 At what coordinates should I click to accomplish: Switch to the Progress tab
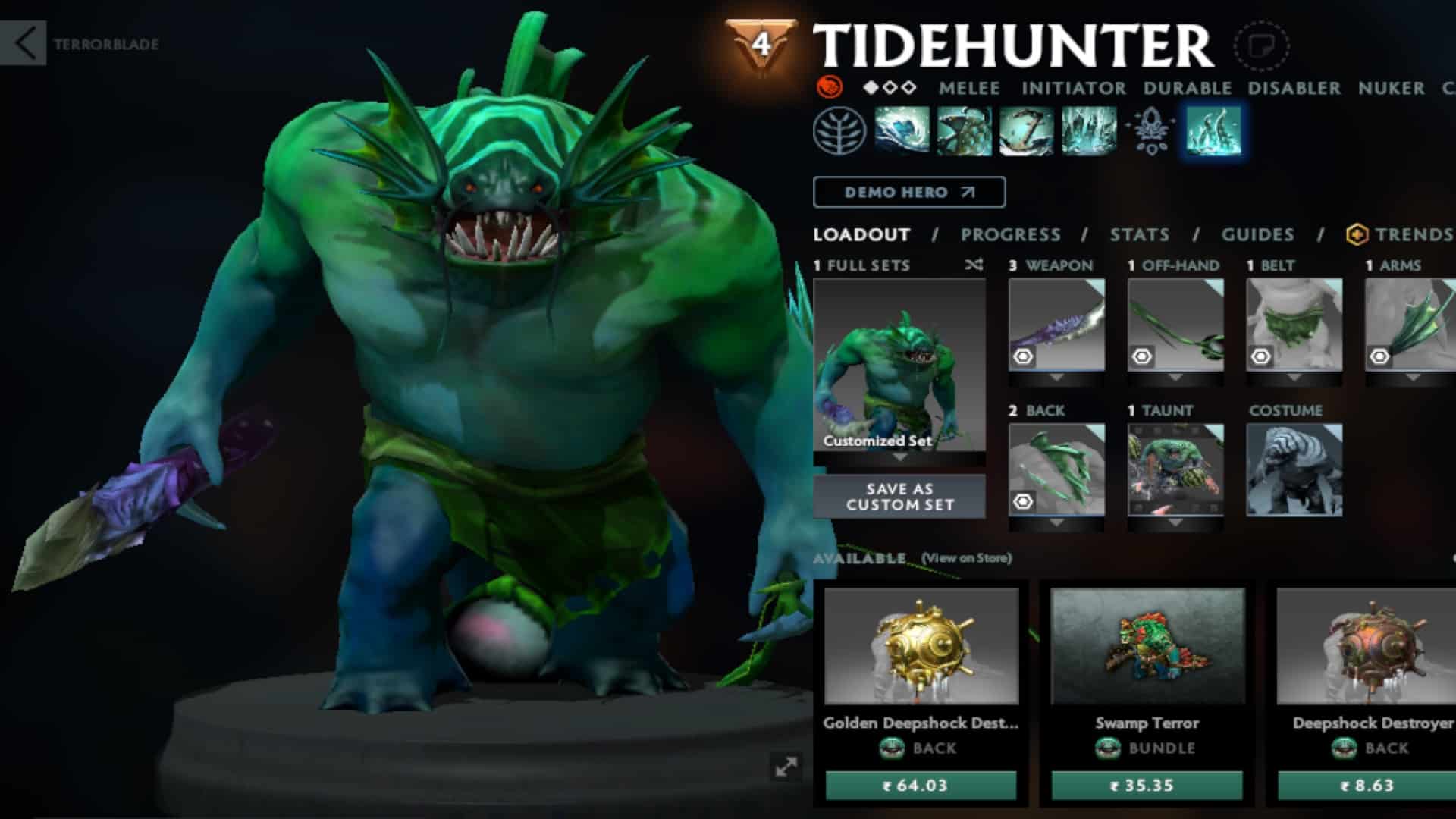click(x=1009, y=235)
